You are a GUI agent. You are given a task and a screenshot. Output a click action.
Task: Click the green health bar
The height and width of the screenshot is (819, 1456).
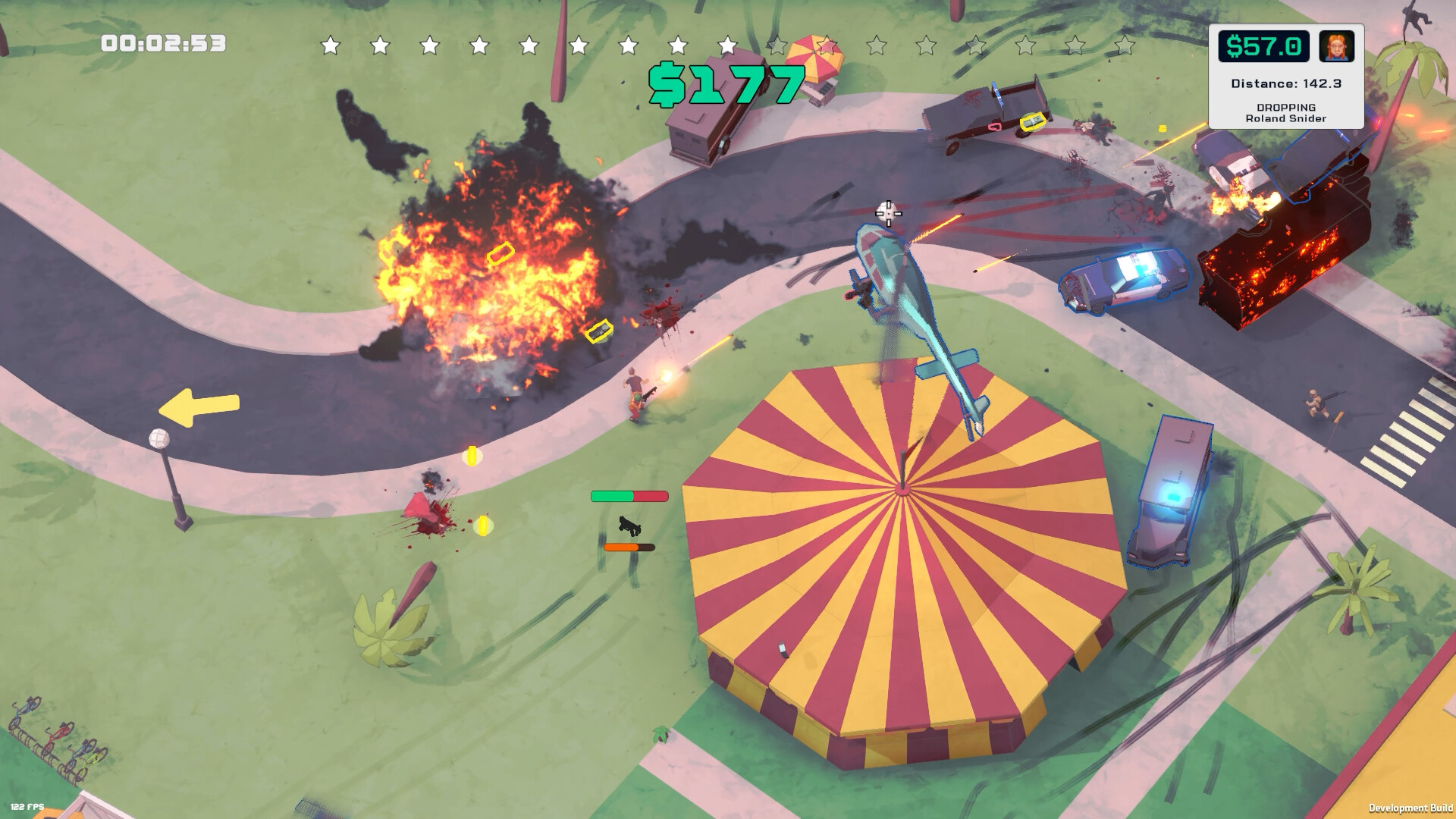coord(610,496)
